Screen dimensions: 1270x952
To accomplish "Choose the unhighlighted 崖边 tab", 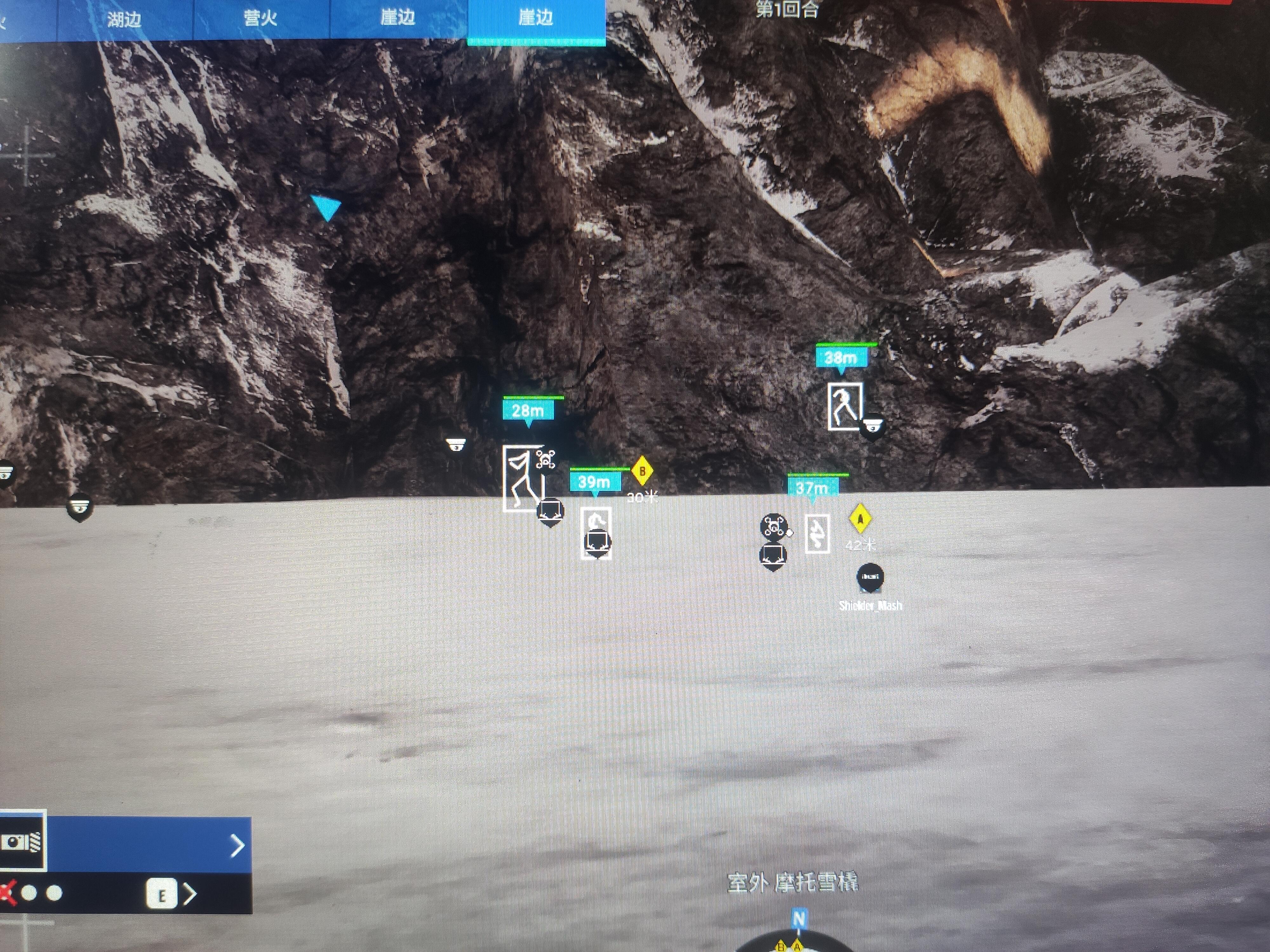I will coord(398,18).
